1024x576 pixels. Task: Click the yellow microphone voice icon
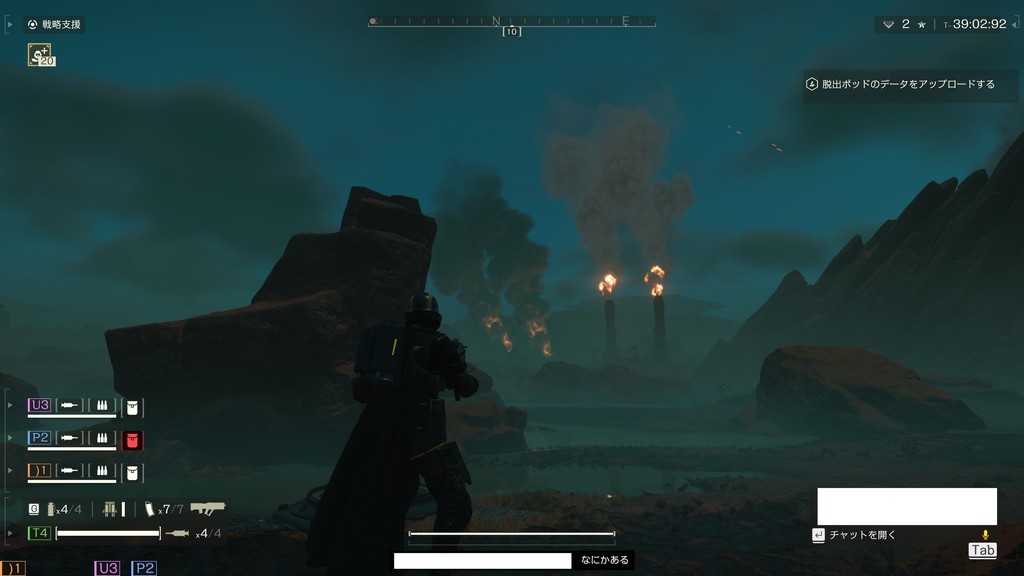[x=984, y=536]
